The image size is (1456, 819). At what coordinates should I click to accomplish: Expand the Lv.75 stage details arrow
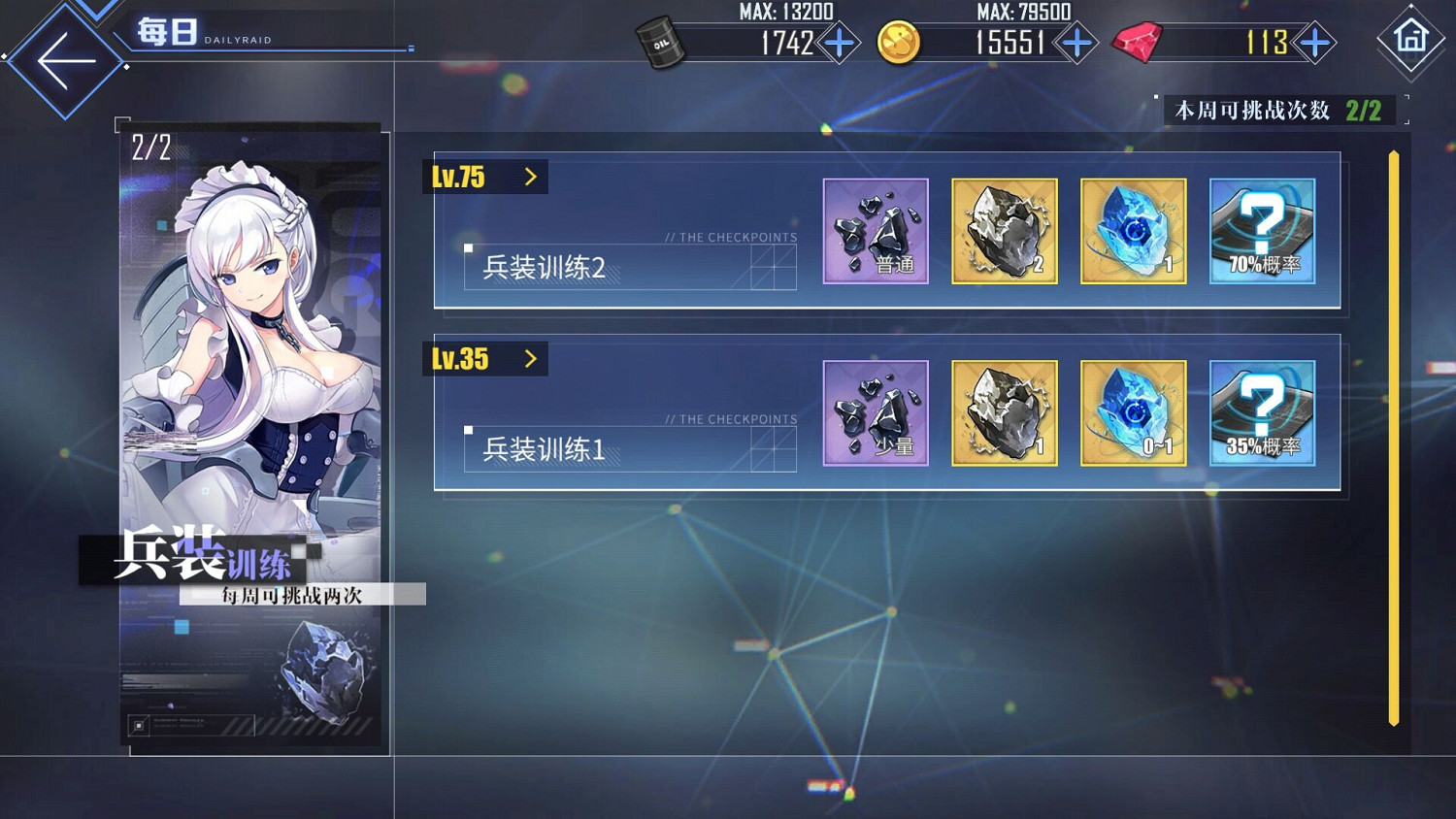[x=530, y=176]
